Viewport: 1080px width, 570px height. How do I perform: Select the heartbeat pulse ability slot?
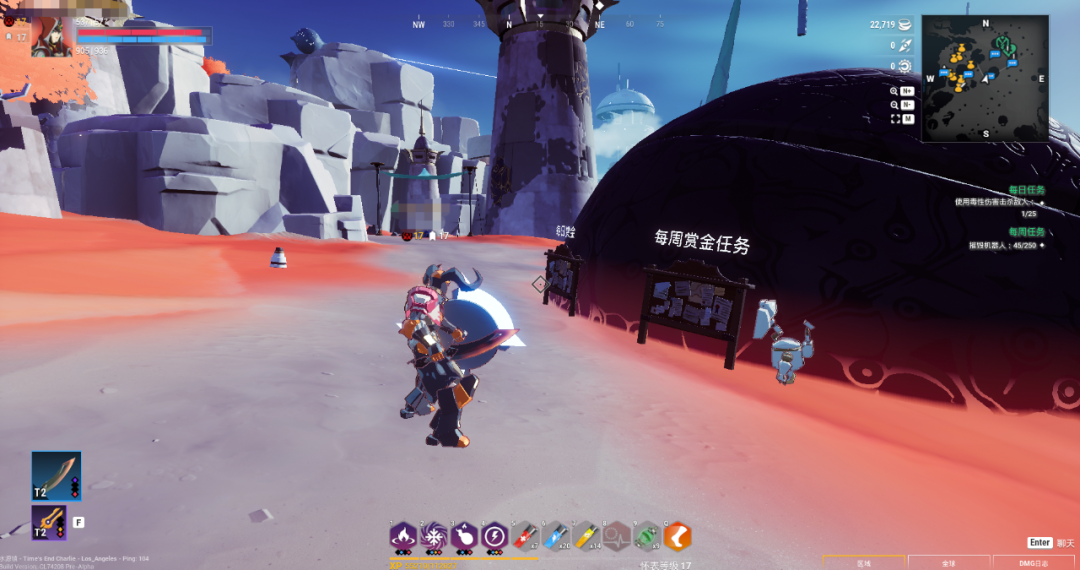(617, 537)
